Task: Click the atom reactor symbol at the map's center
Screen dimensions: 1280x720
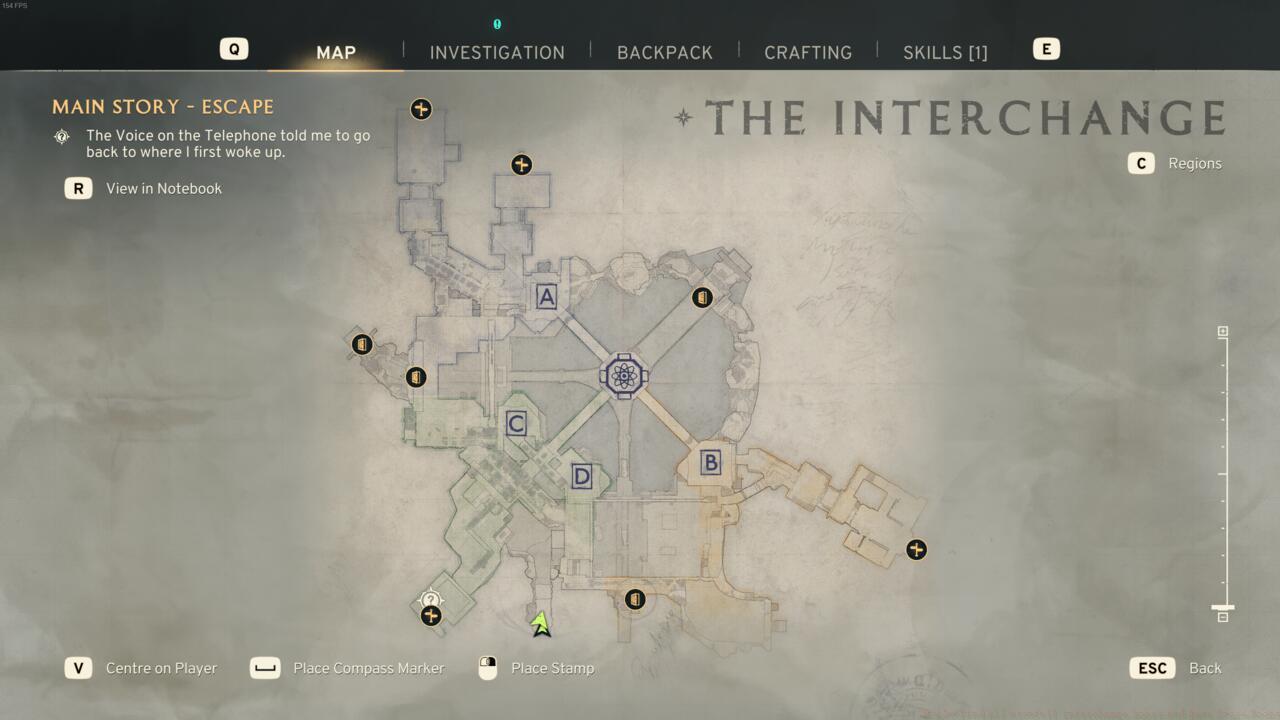Action: [622, 375]
